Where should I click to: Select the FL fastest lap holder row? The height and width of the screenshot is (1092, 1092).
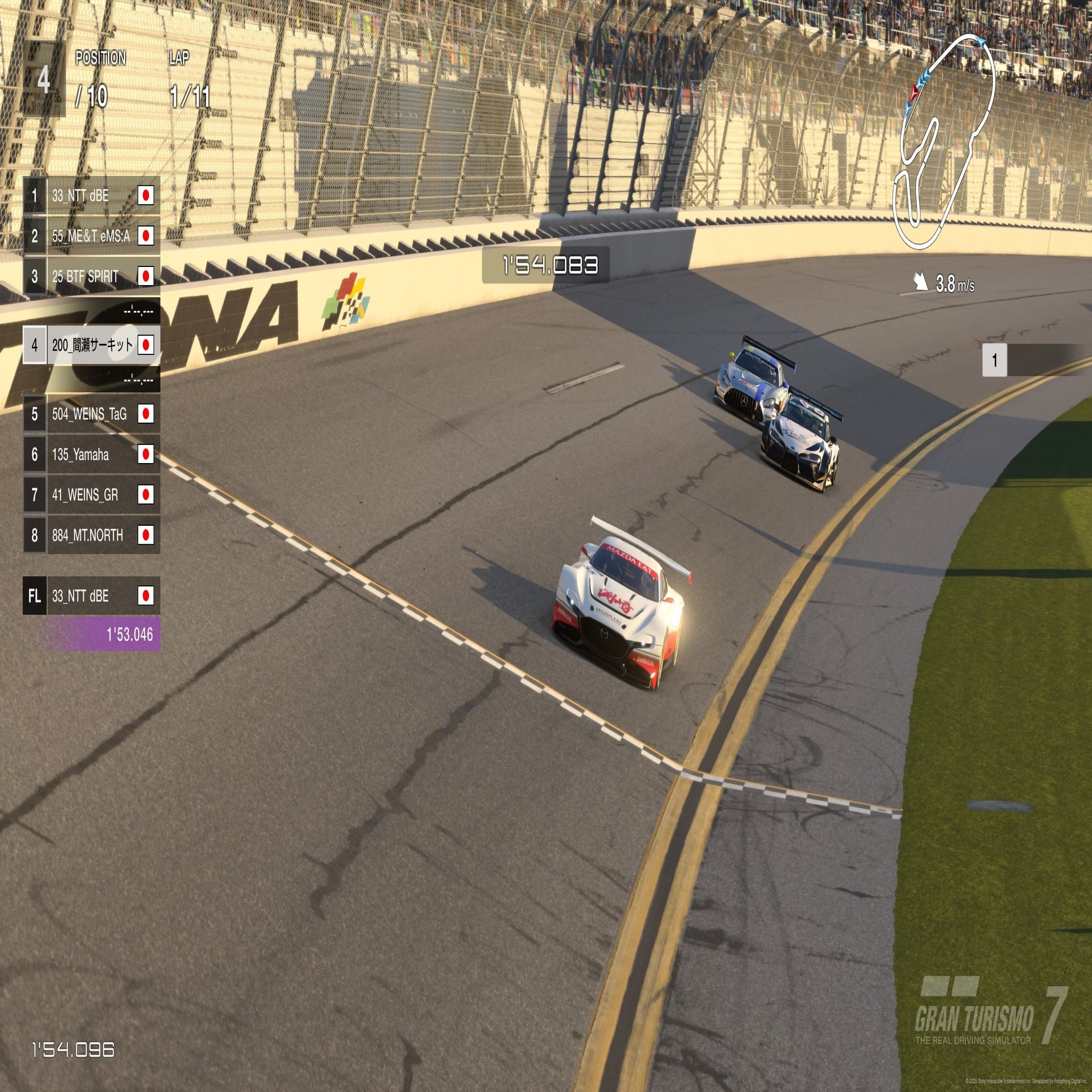coord(91,596)
